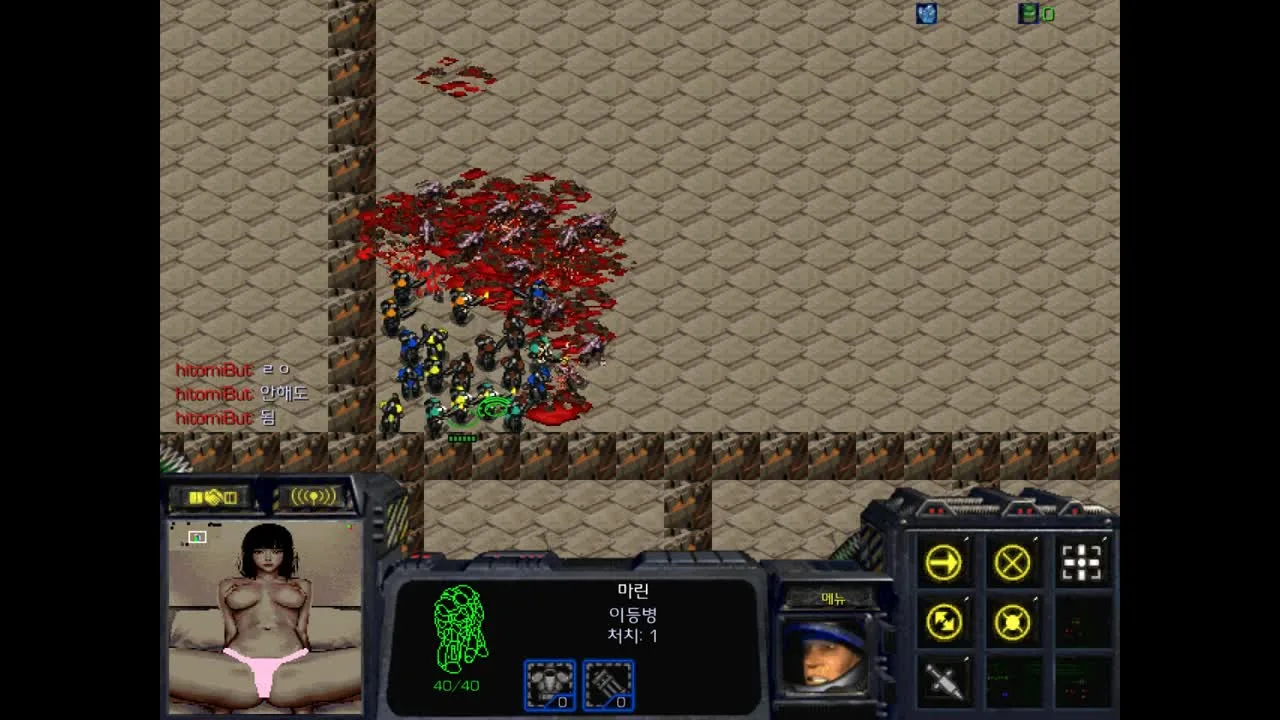Click the hitomiBut chat message
The image size is (1280, 720).
click(217, 370)
